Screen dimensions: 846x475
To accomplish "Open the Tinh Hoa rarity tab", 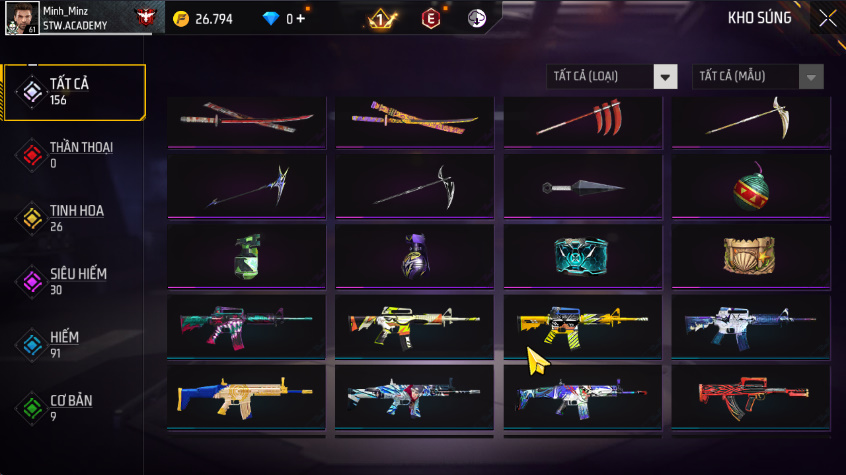I will 75,218.
